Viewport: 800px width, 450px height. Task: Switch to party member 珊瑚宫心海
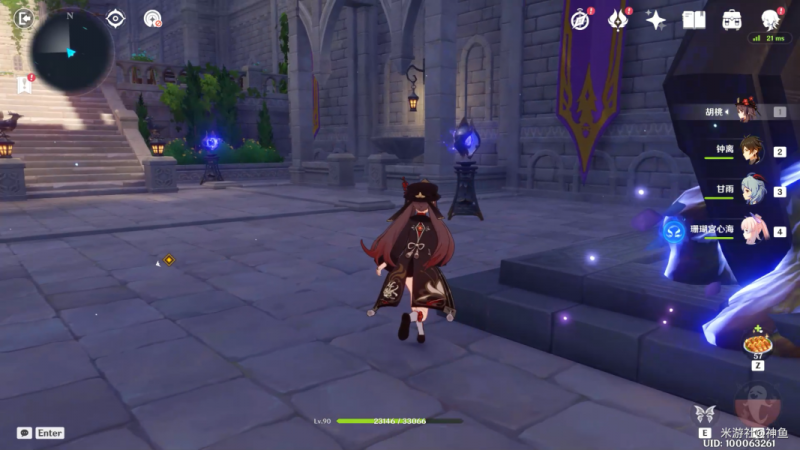click(x=750, y=230)
